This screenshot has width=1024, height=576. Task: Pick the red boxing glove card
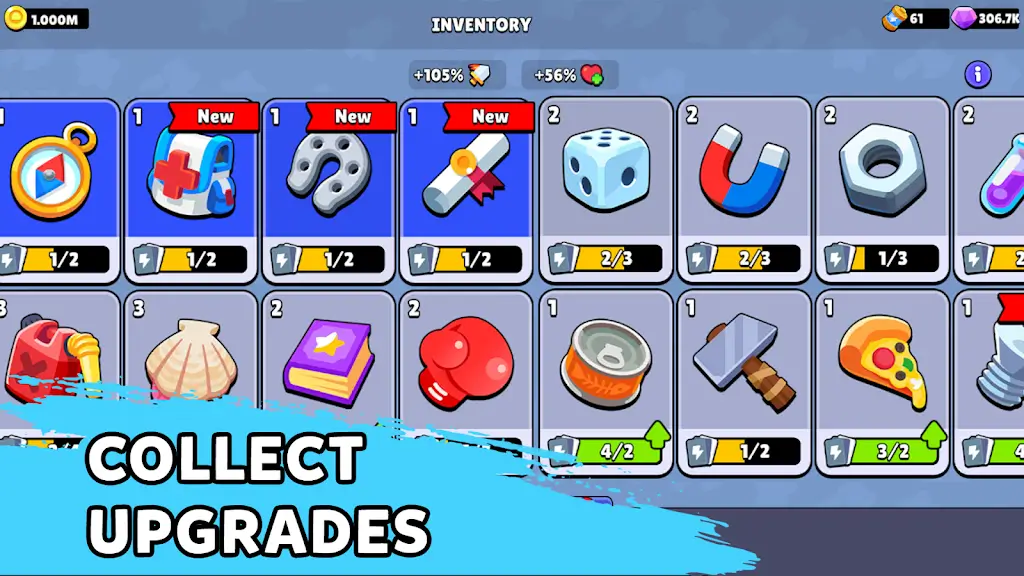point(468,360)
